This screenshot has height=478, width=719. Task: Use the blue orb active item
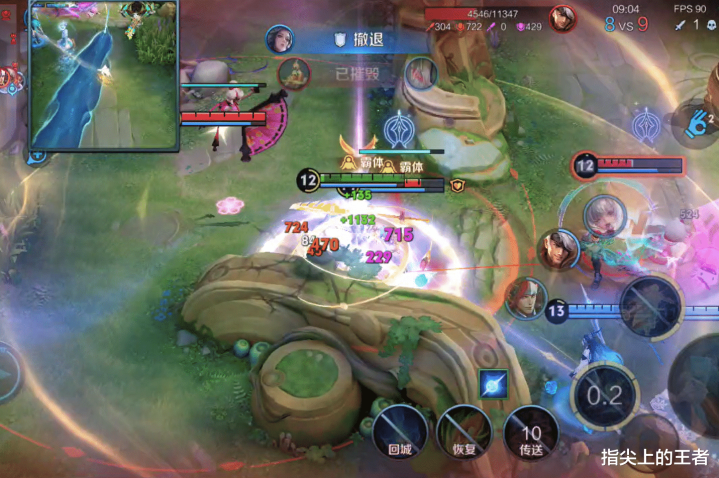(x=492, y=383)
